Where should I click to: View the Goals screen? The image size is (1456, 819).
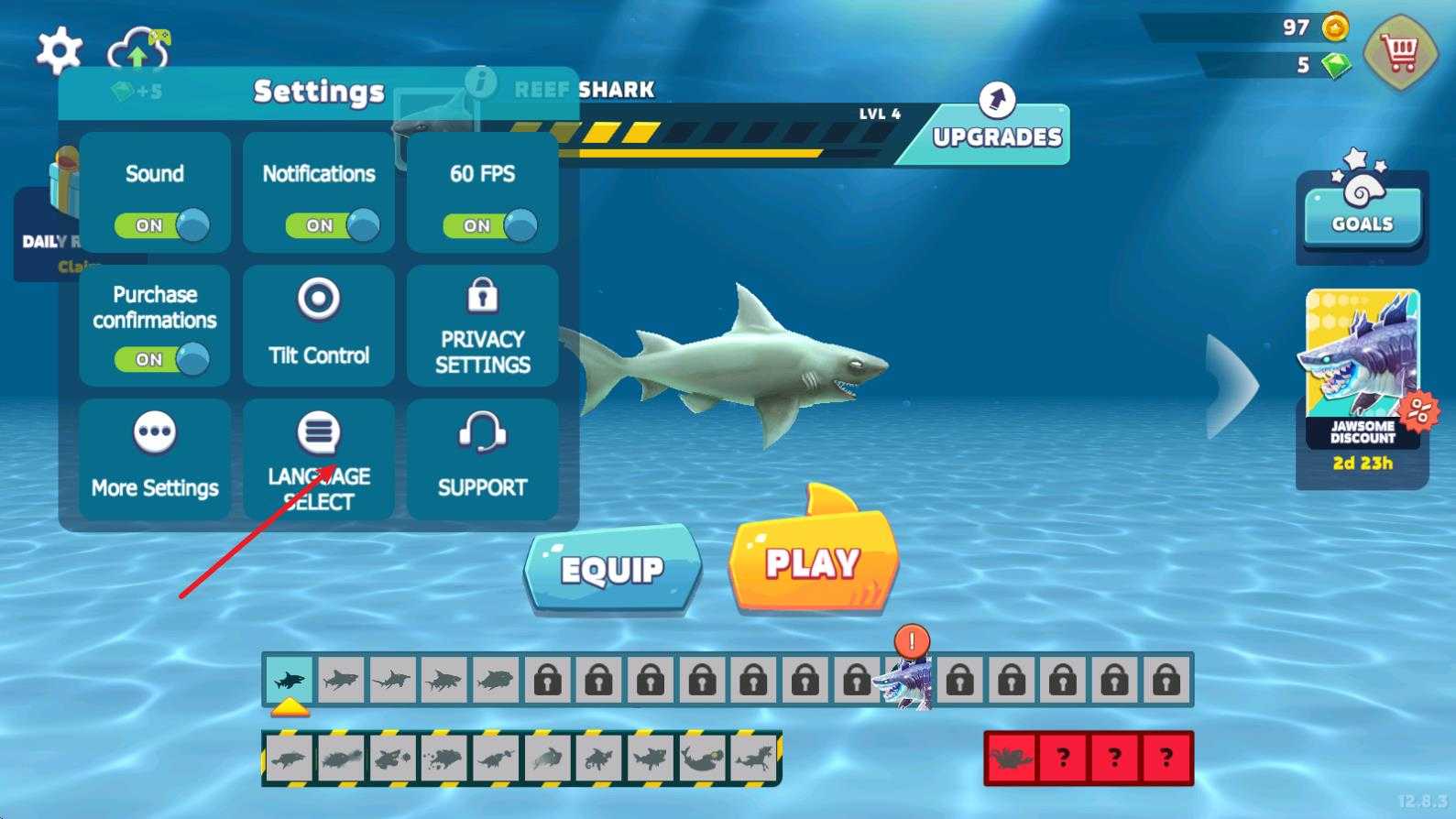(x=1363, y=213)
